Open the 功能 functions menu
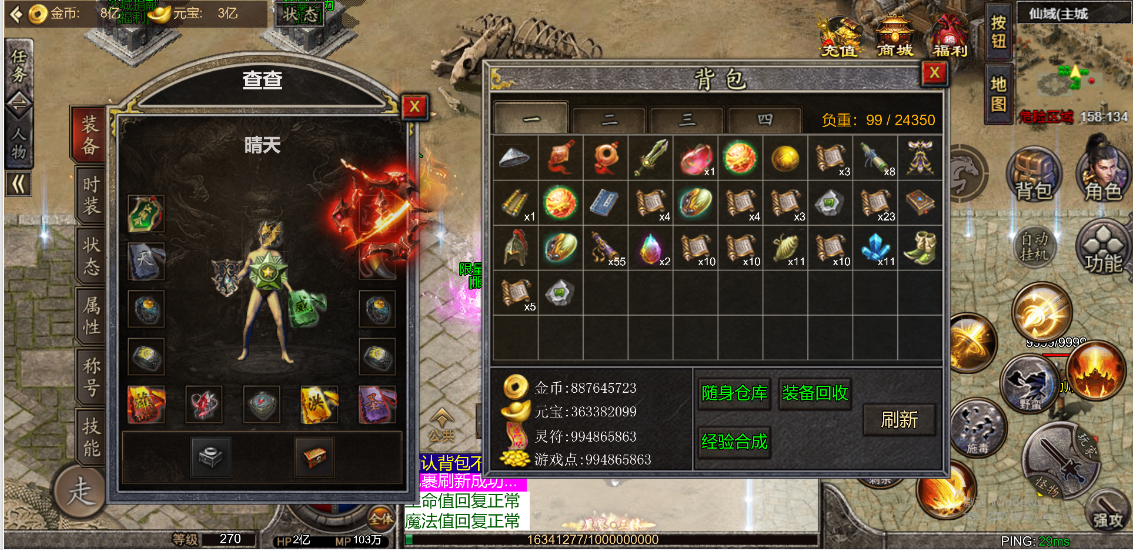 (1102, 248)
